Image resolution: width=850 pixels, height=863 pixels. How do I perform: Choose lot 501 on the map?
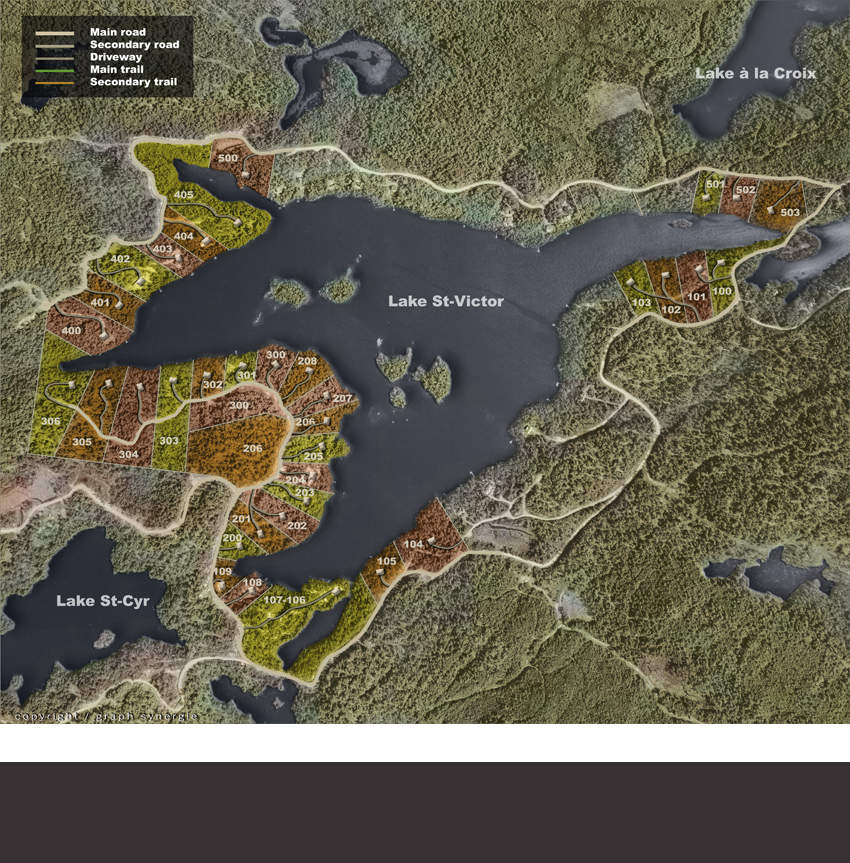click(715, 185)
